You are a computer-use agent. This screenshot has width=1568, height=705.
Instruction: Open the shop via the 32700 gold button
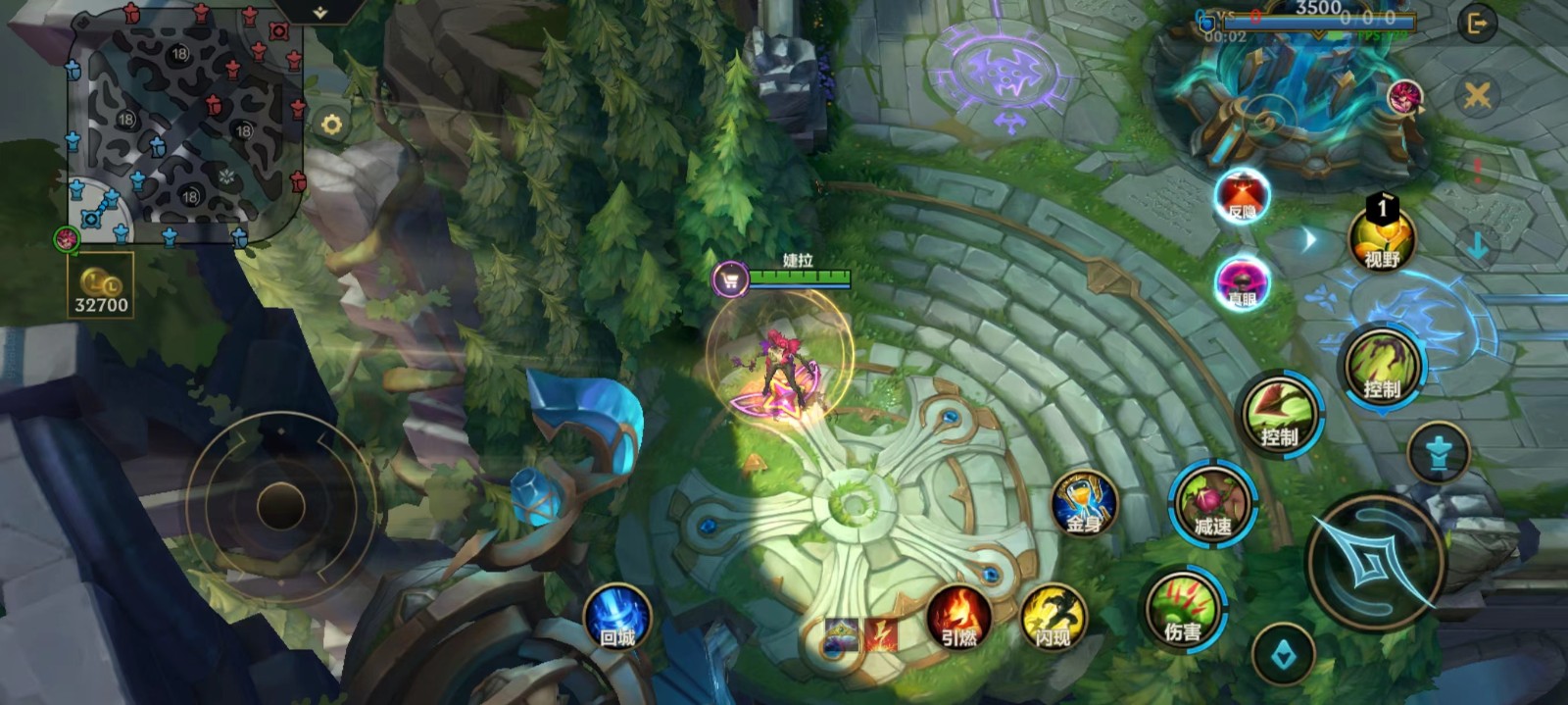pos(100,287)
